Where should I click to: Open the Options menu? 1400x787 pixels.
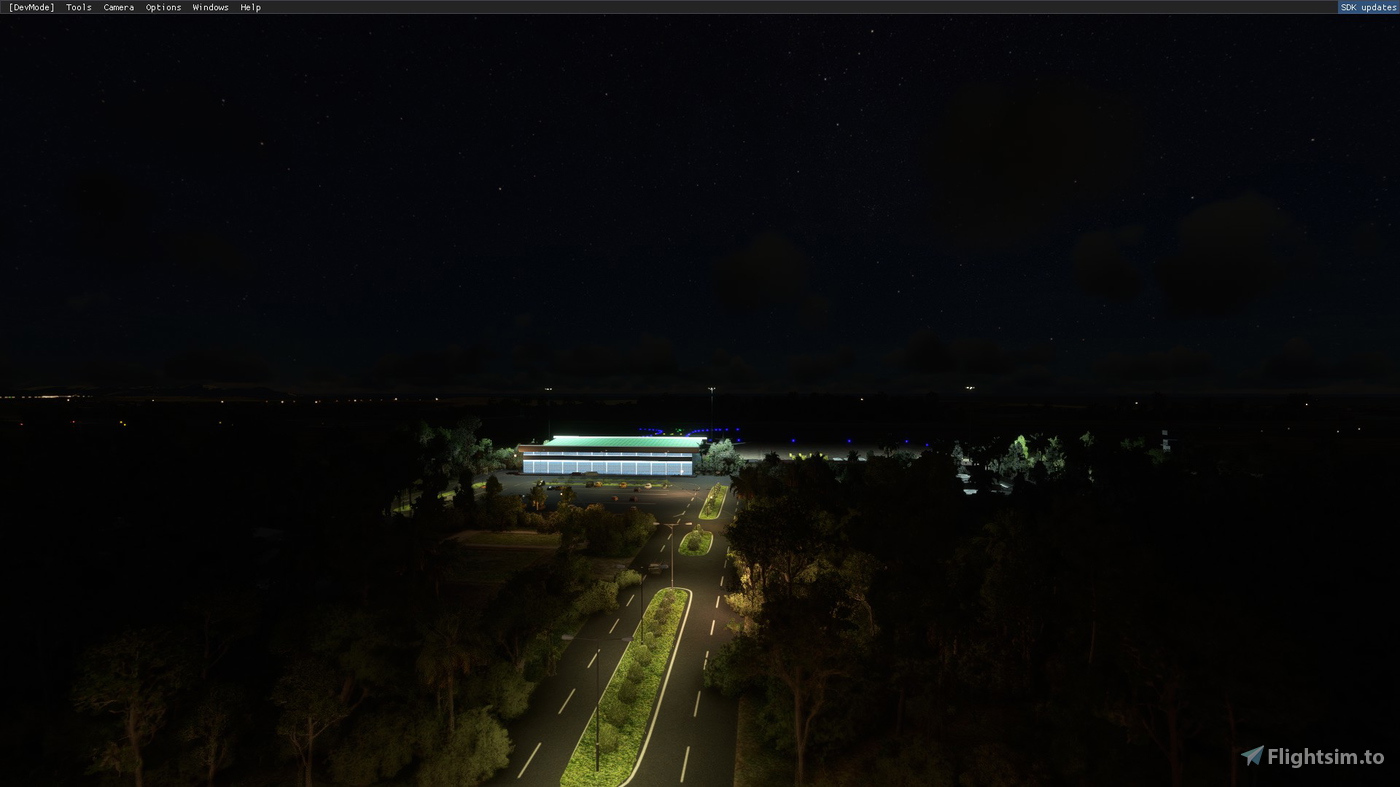(163, 7)
